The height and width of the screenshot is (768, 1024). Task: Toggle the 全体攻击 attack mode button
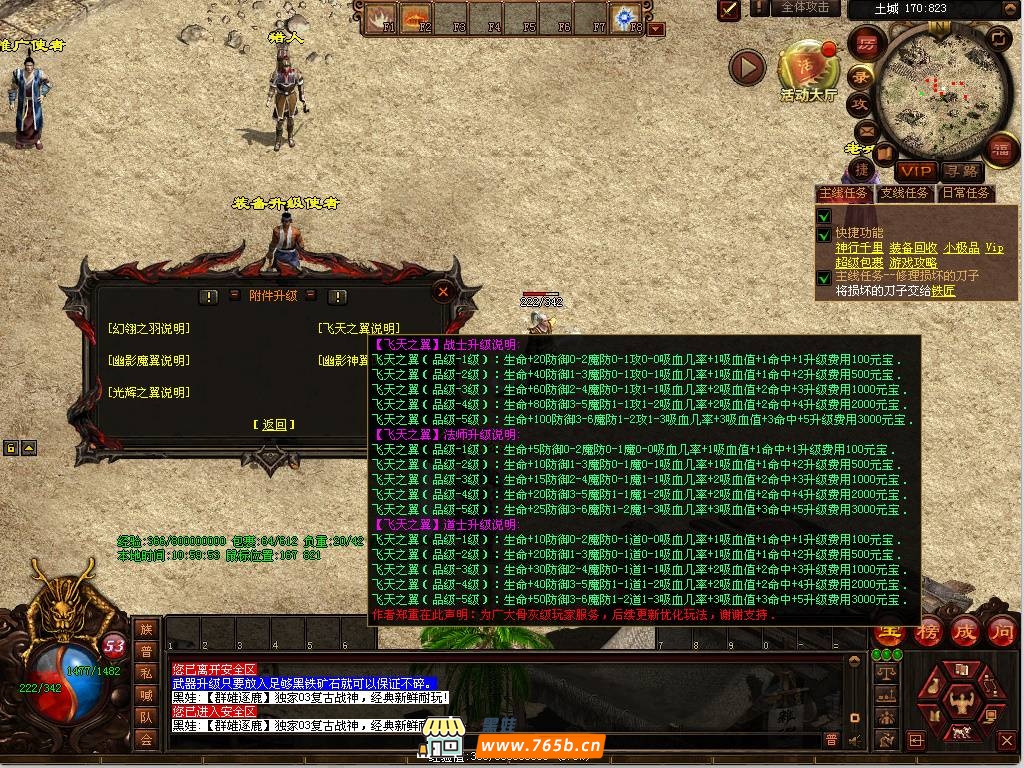[804, 7]
